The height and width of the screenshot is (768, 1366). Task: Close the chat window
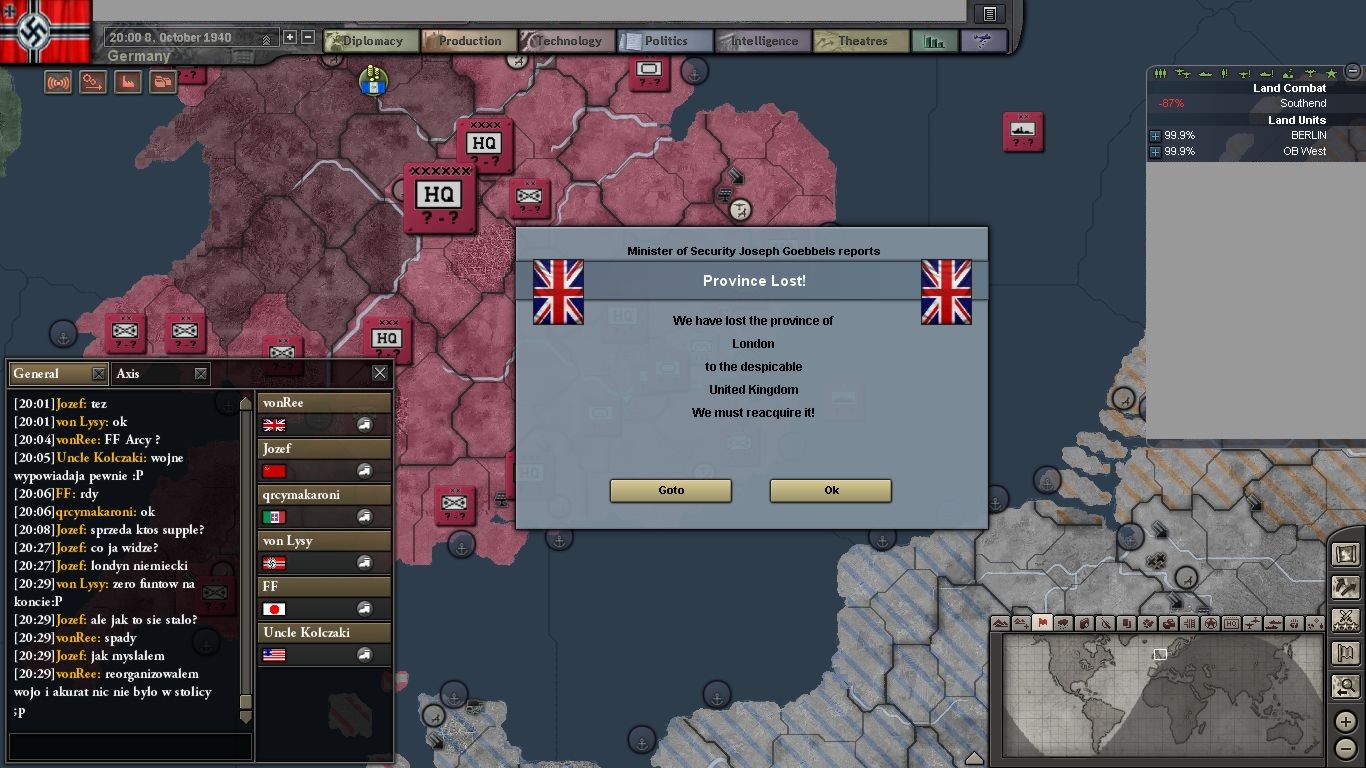click(380, 373)
